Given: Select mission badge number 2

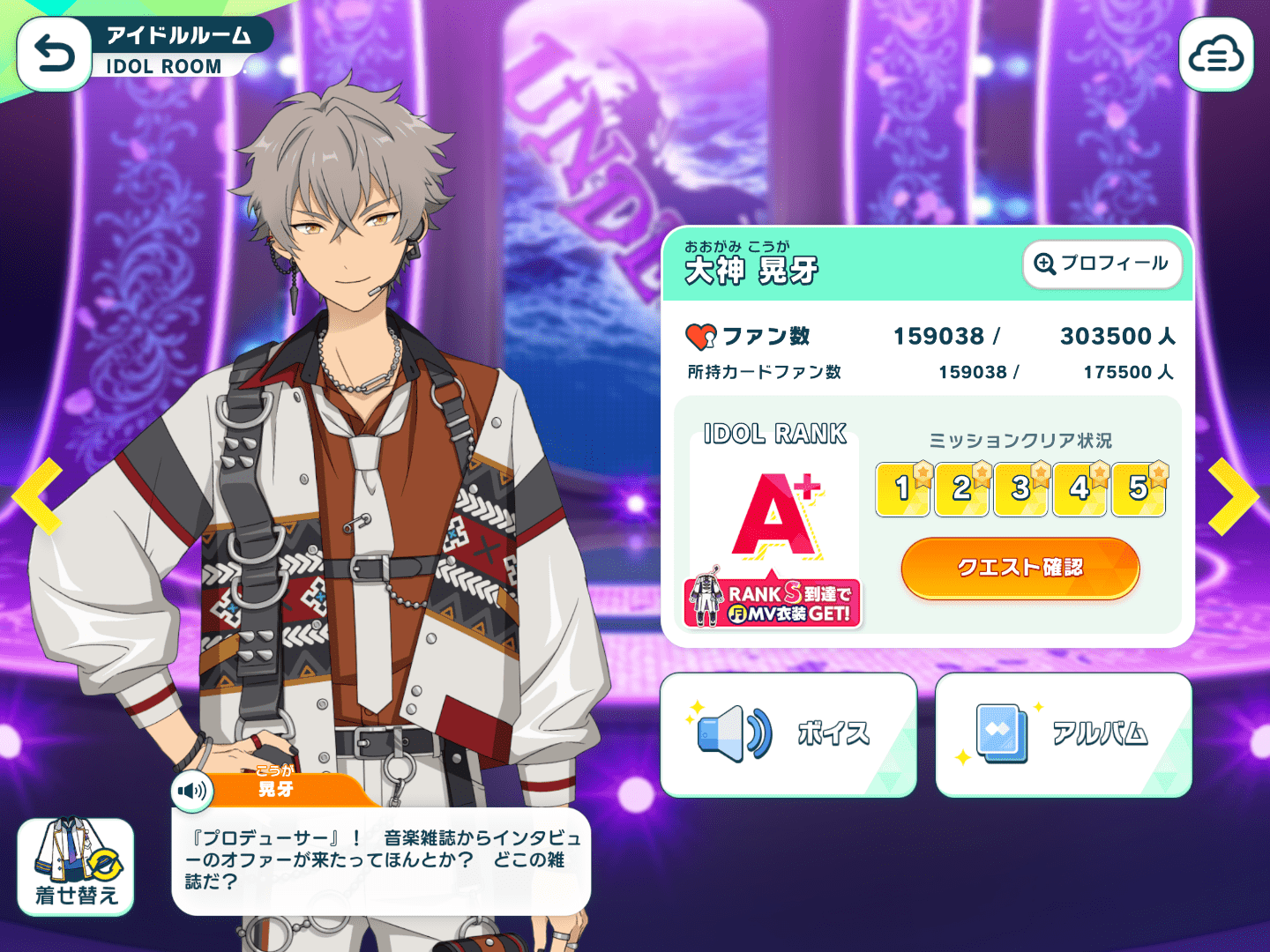Looking at the screenshot, I should [x=961, y=488].
